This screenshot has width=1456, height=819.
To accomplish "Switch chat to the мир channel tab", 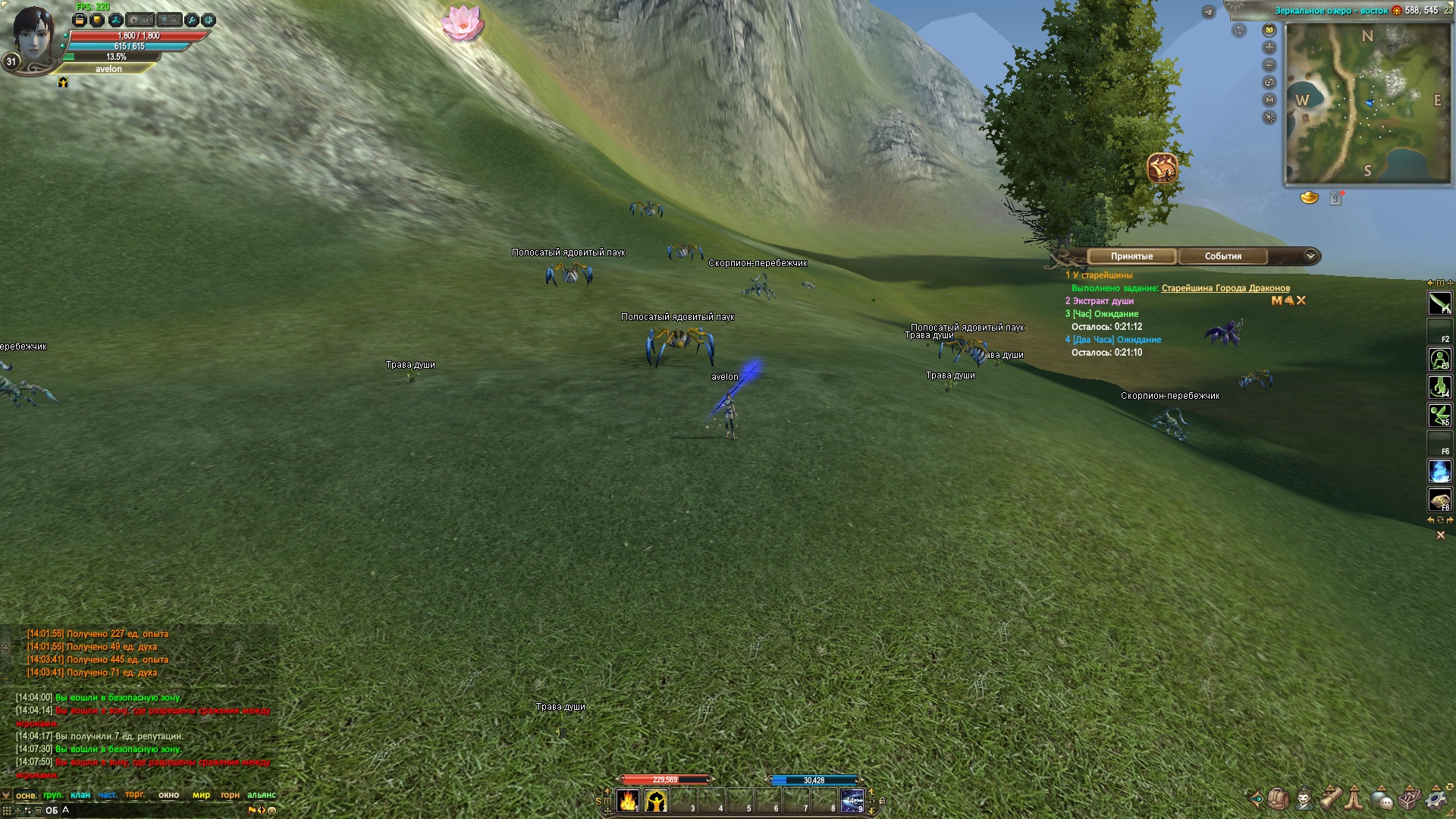I will point(201,795).
